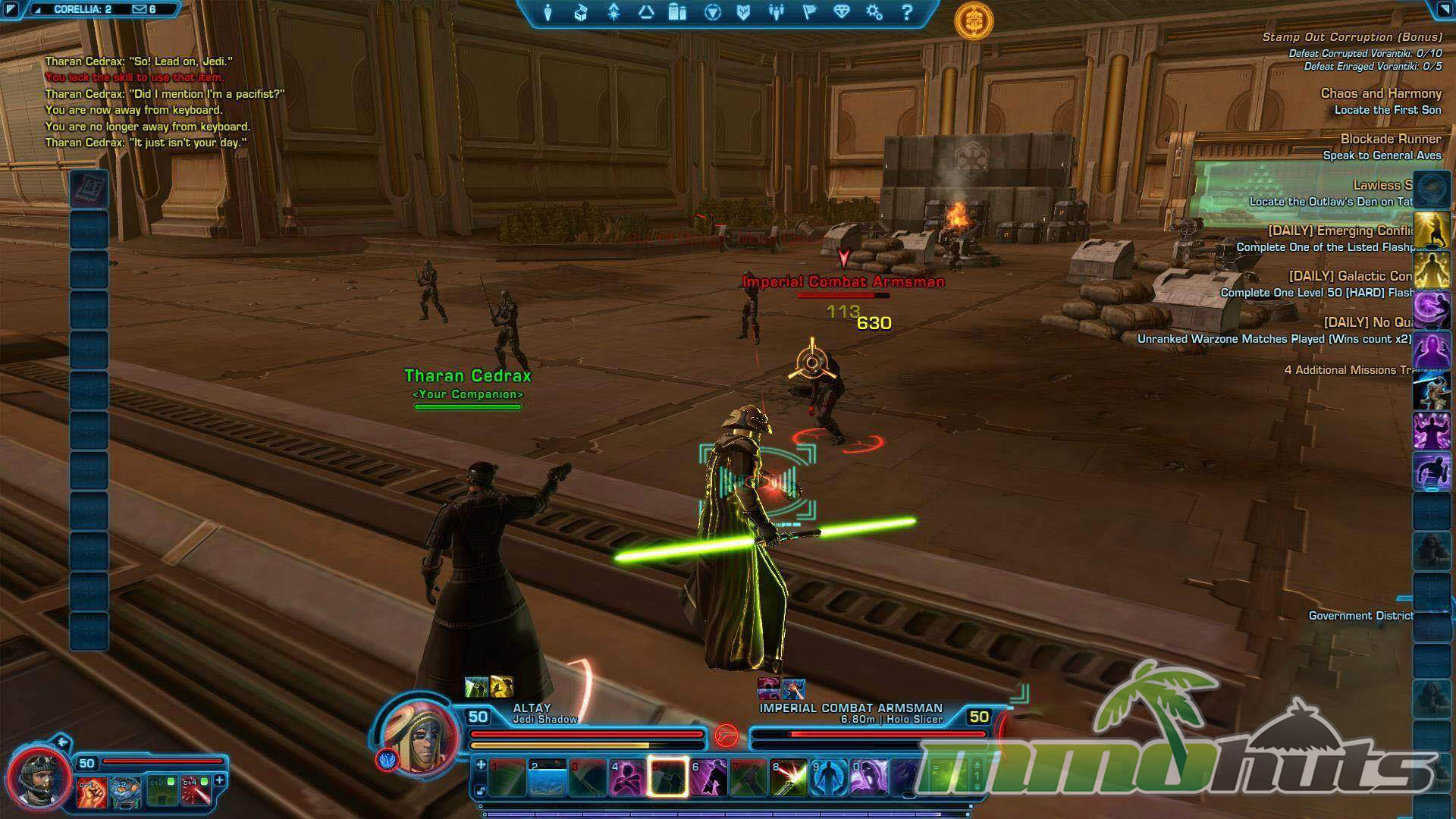Trigger the purple hooded face ability in slot 0
The image size is (1456, 819).
pyautogui.click(x=869, y=779)
